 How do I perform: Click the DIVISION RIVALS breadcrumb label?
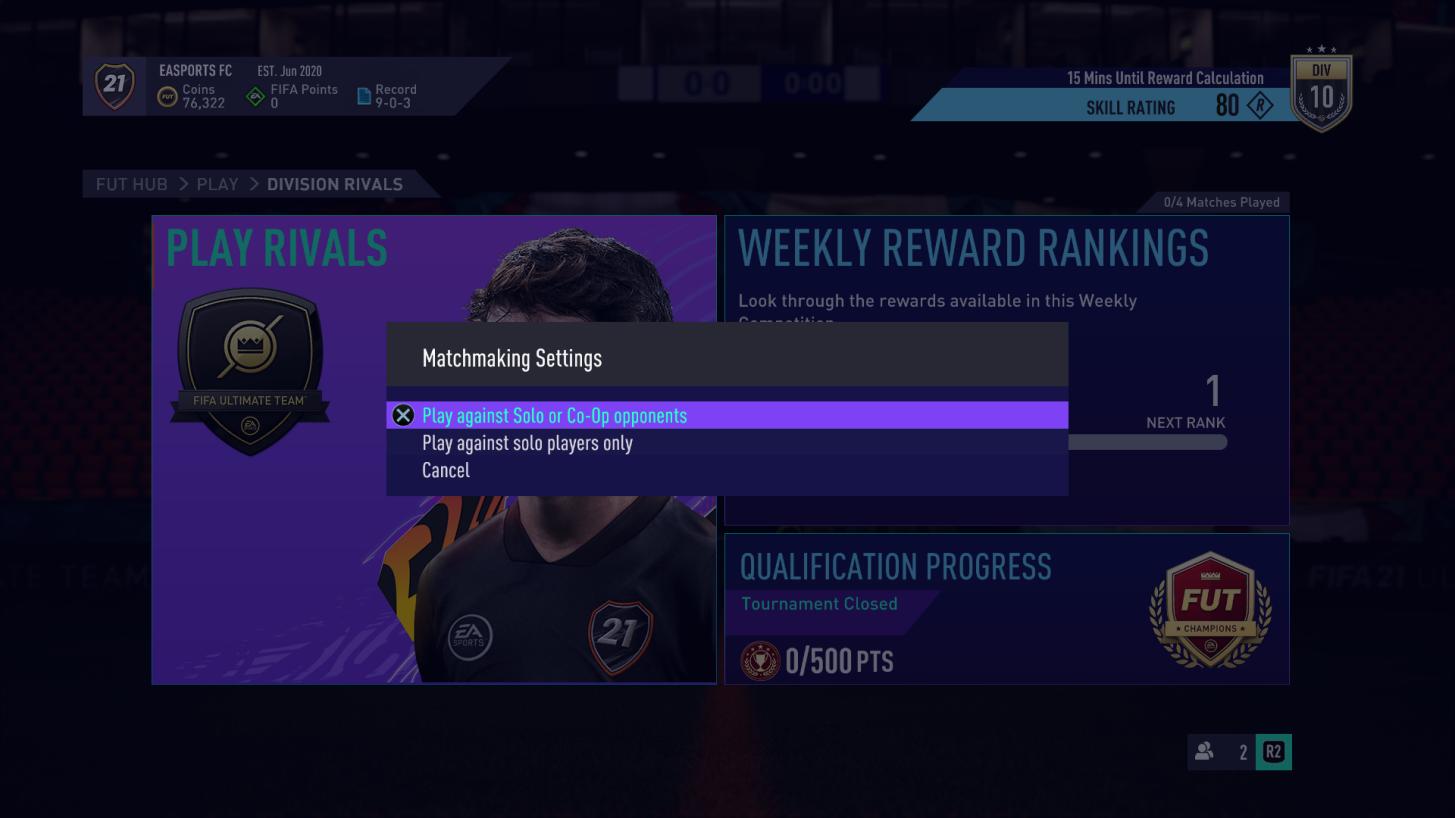334,184
